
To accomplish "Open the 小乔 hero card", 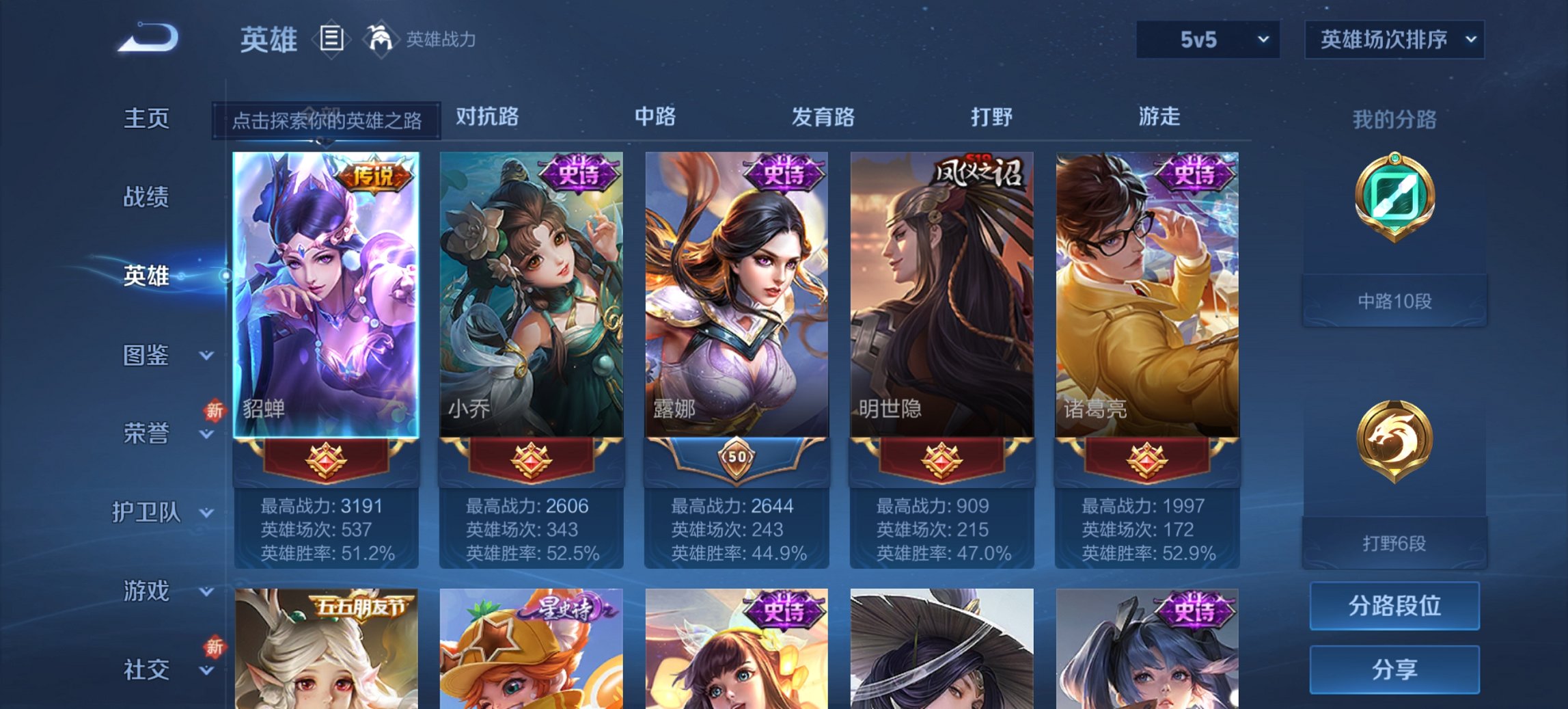I will click(x=534, y=287).
